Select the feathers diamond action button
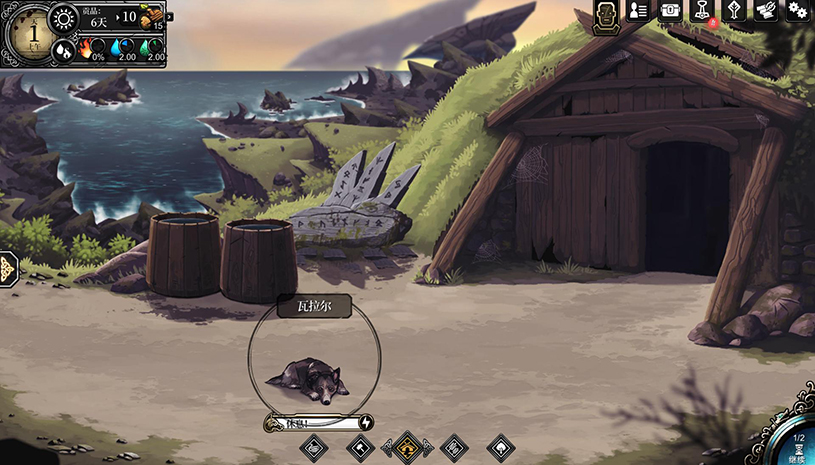 click(454, 446)
